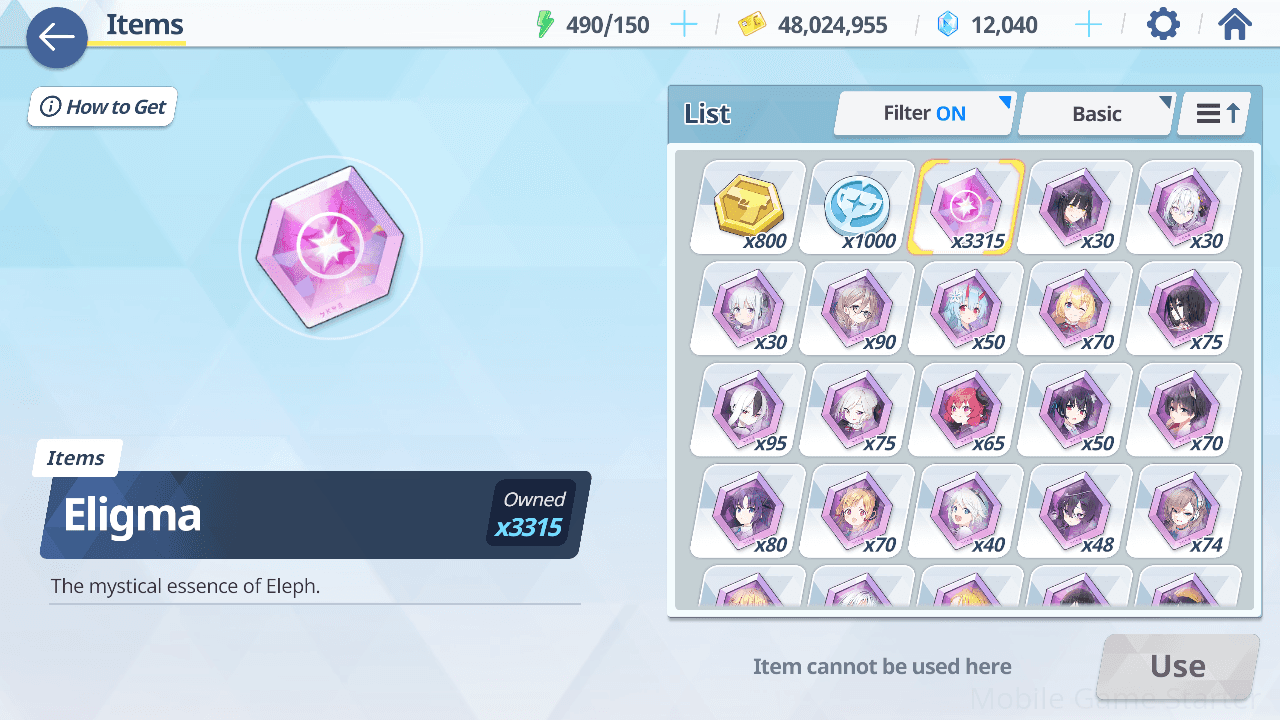Image resolution: width=1280 pixels, height=720 pixels.
Task: Click the Use button
Action: click(x=1177, y=666)
